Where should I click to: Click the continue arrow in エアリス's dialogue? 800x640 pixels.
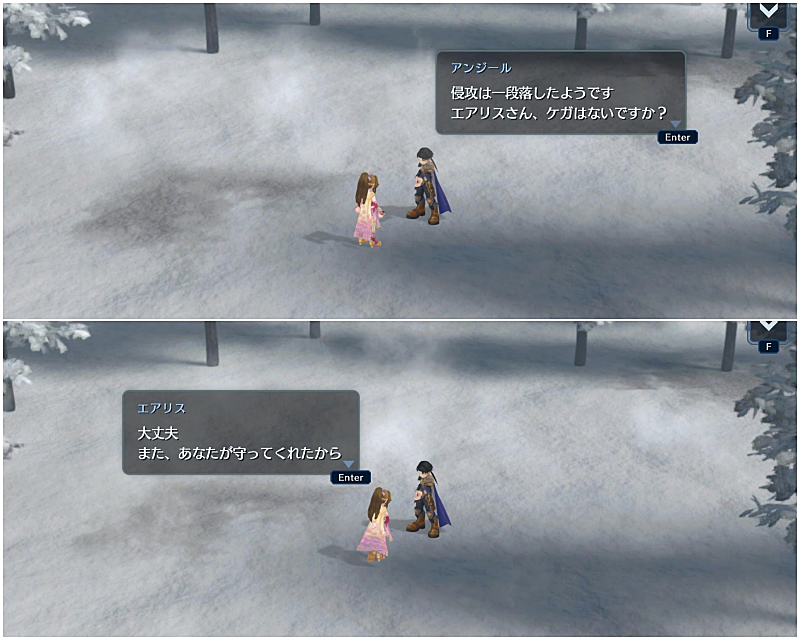[348, 464]
